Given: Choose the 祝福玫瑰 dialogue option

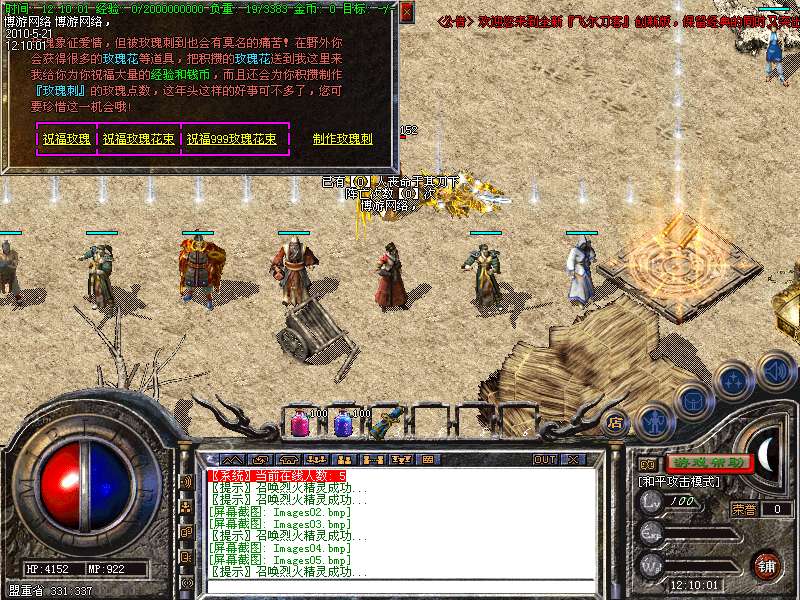Looking at the screenshot, I should coord(67,139).
